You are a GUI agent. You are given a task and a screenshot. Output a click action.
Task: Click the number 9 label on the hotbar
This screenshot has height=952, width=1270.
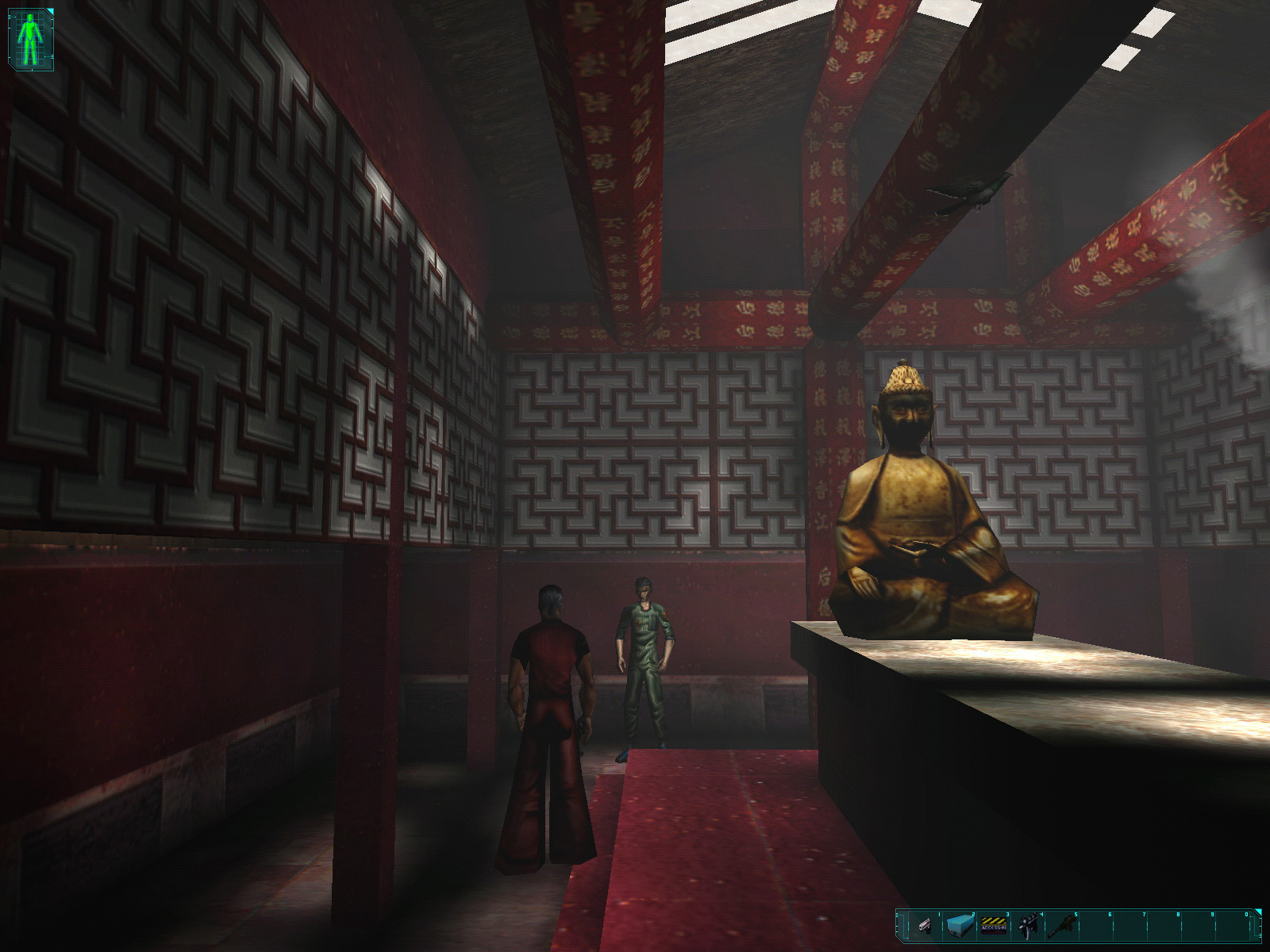(x=1212, y=914)
